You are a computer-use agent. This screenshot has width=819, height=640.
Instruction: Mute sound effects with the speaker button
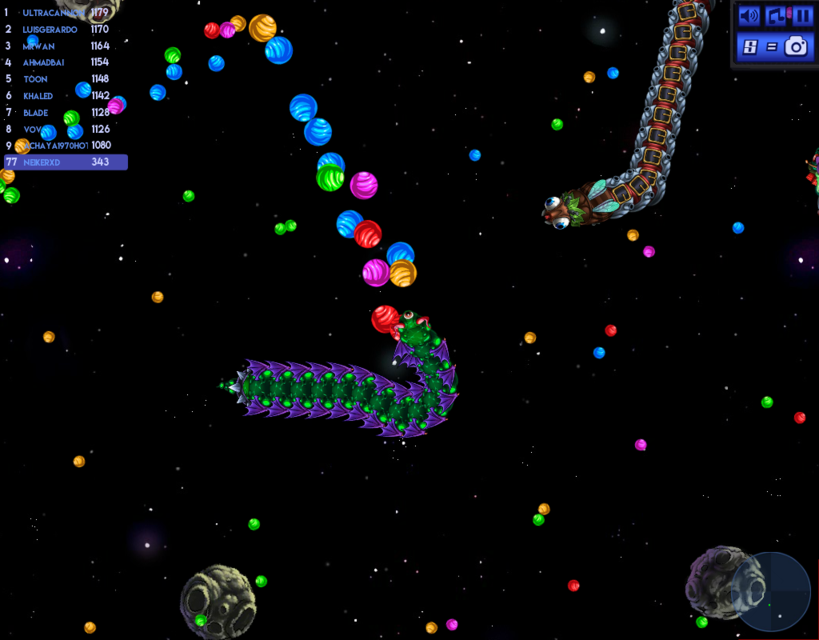click(x=749, y=16)
